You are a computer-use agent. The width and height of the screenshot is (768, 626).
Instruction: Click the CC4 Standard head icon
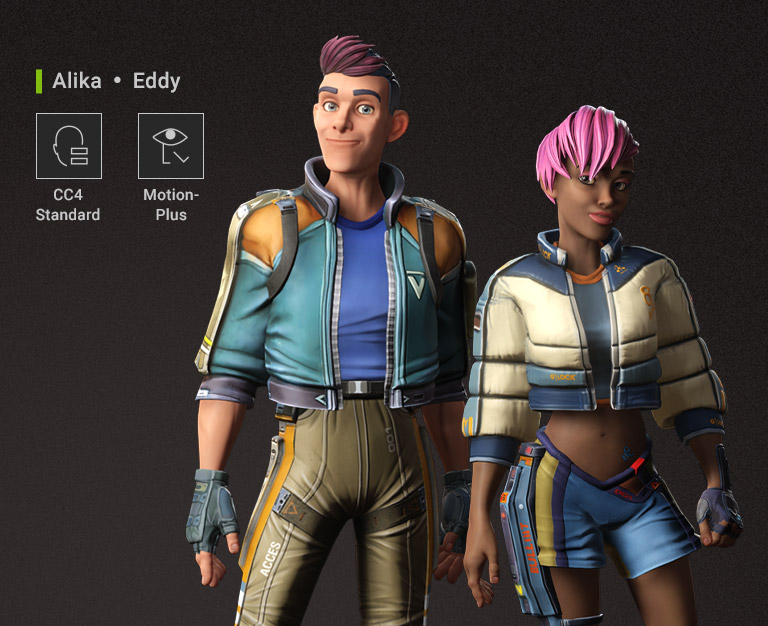[x=69, y=146]
